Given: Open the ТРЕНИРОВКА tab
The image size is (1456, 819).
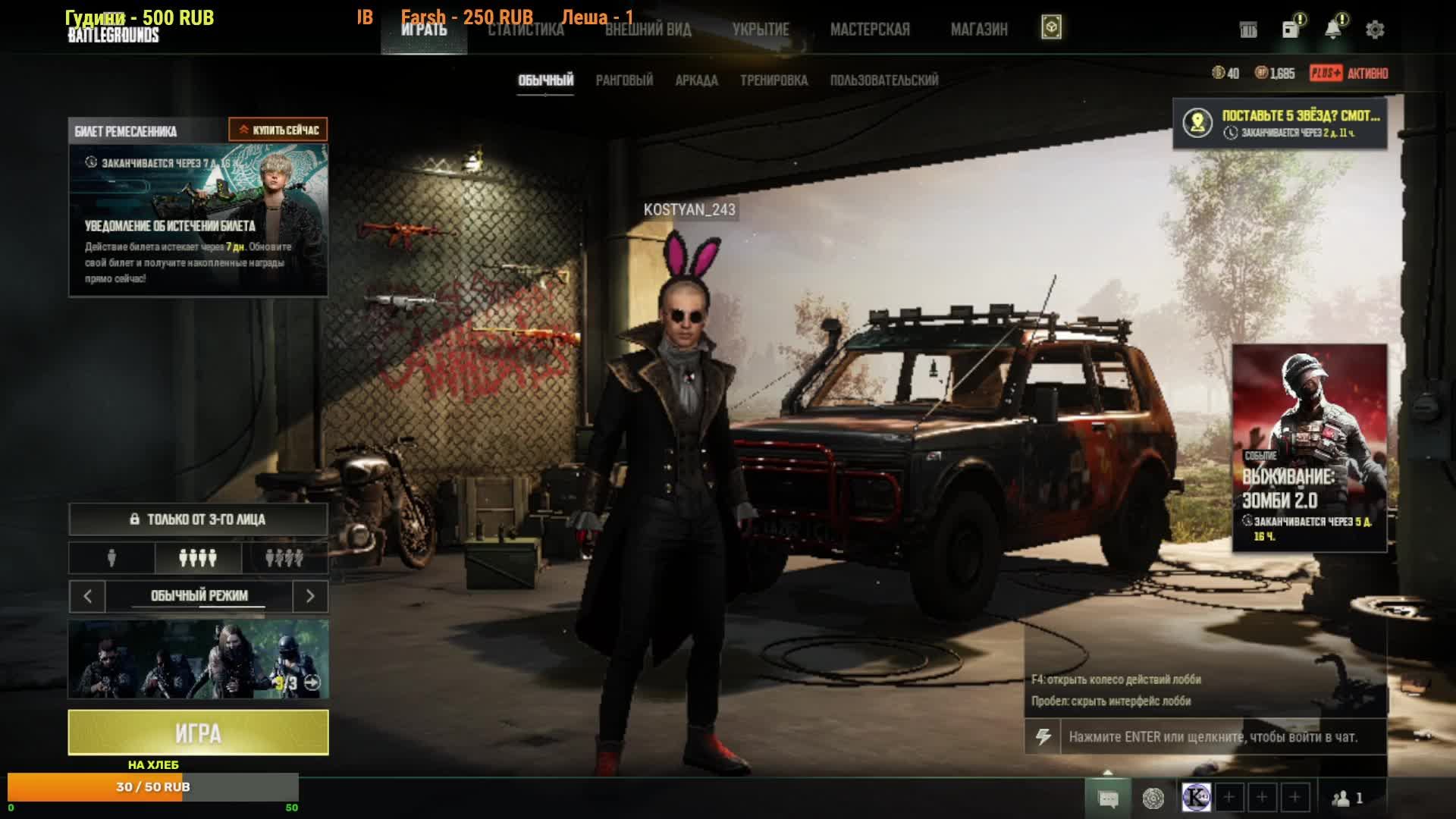Looking at the screenshot, I should [x=773, y=80].
